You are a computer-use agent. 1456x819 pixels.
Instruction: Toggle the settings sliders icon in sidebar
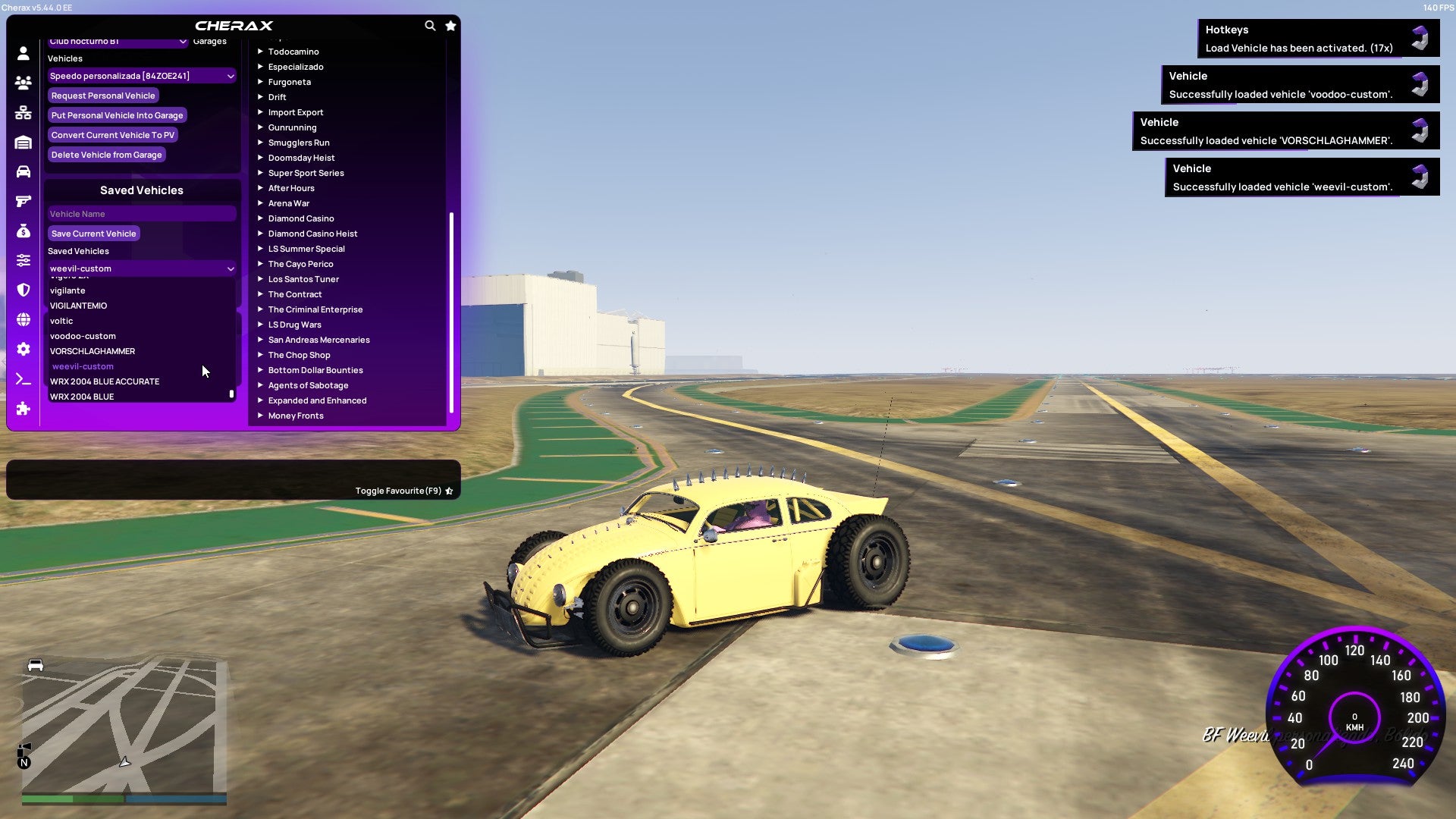point(23,262)
